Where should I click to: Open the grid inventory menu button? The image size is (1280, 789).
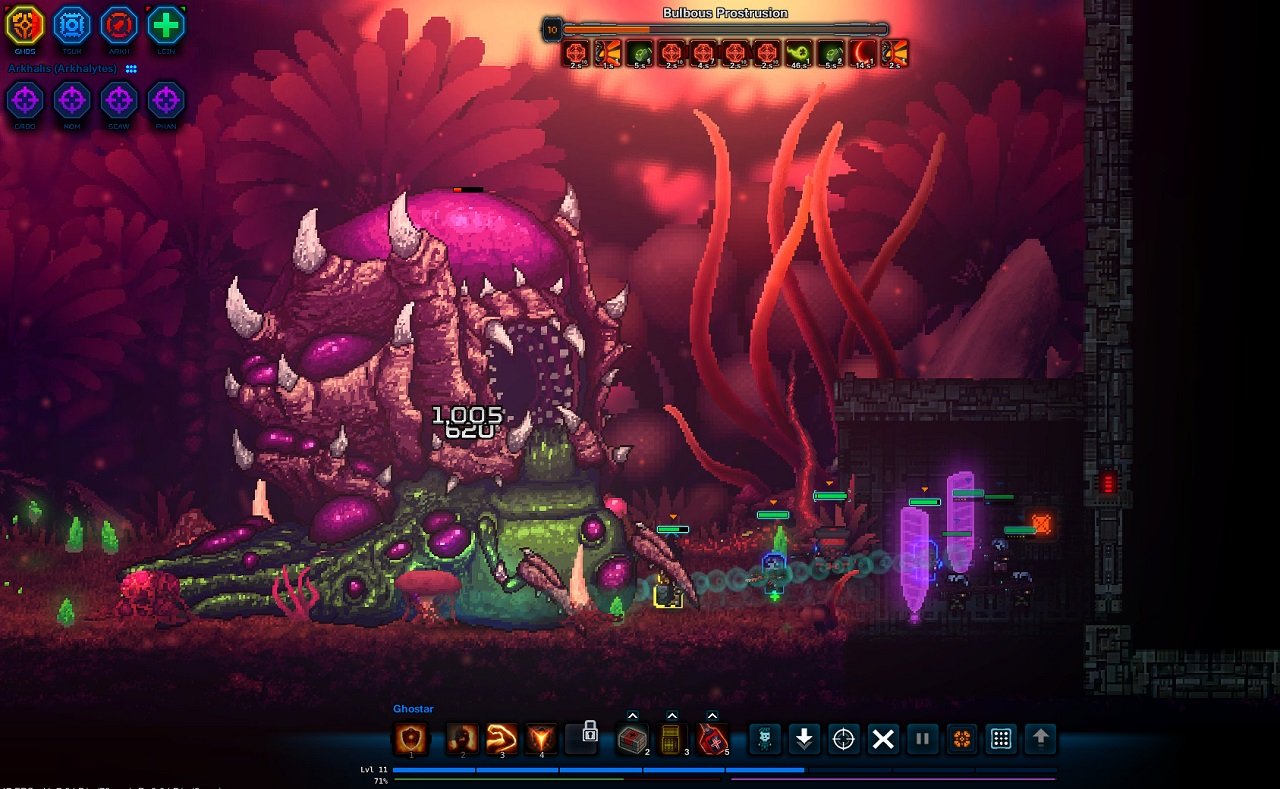tap(1001, 740)
